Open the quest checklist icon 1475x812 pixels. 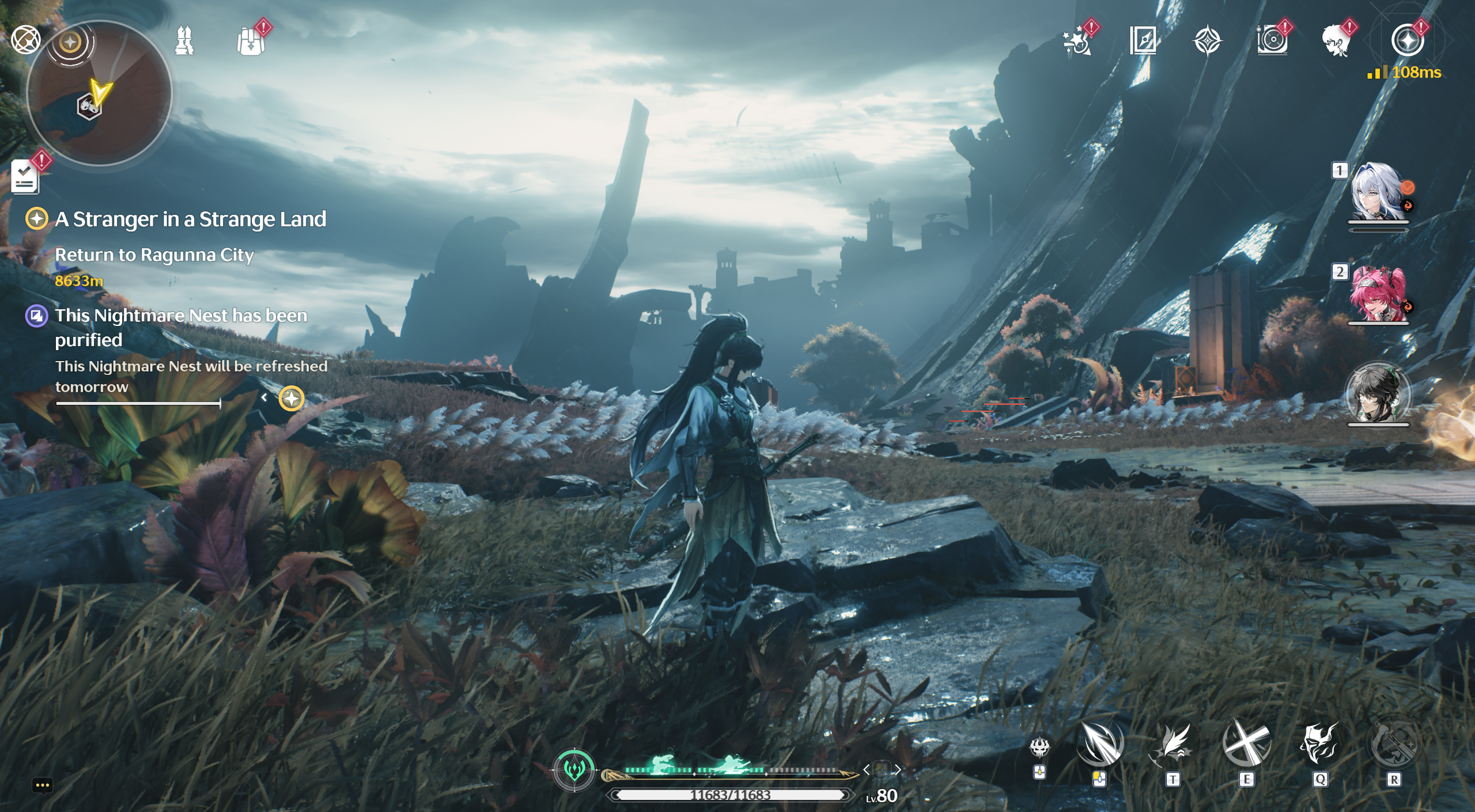(25, 176)
